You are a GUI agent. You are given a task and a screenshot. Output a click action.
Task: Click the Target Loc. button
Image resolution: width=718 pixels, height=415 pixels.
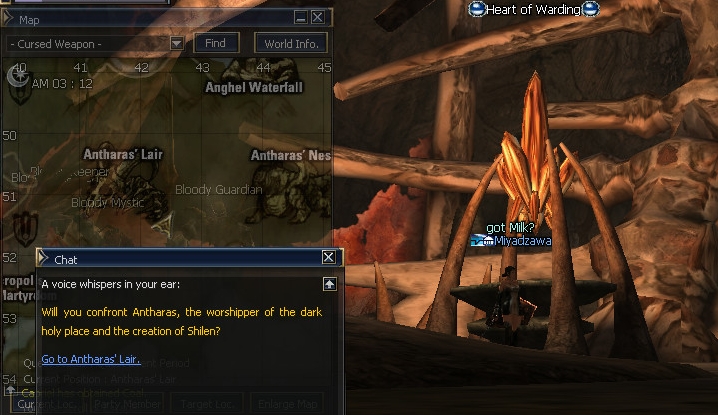point(206,405)
